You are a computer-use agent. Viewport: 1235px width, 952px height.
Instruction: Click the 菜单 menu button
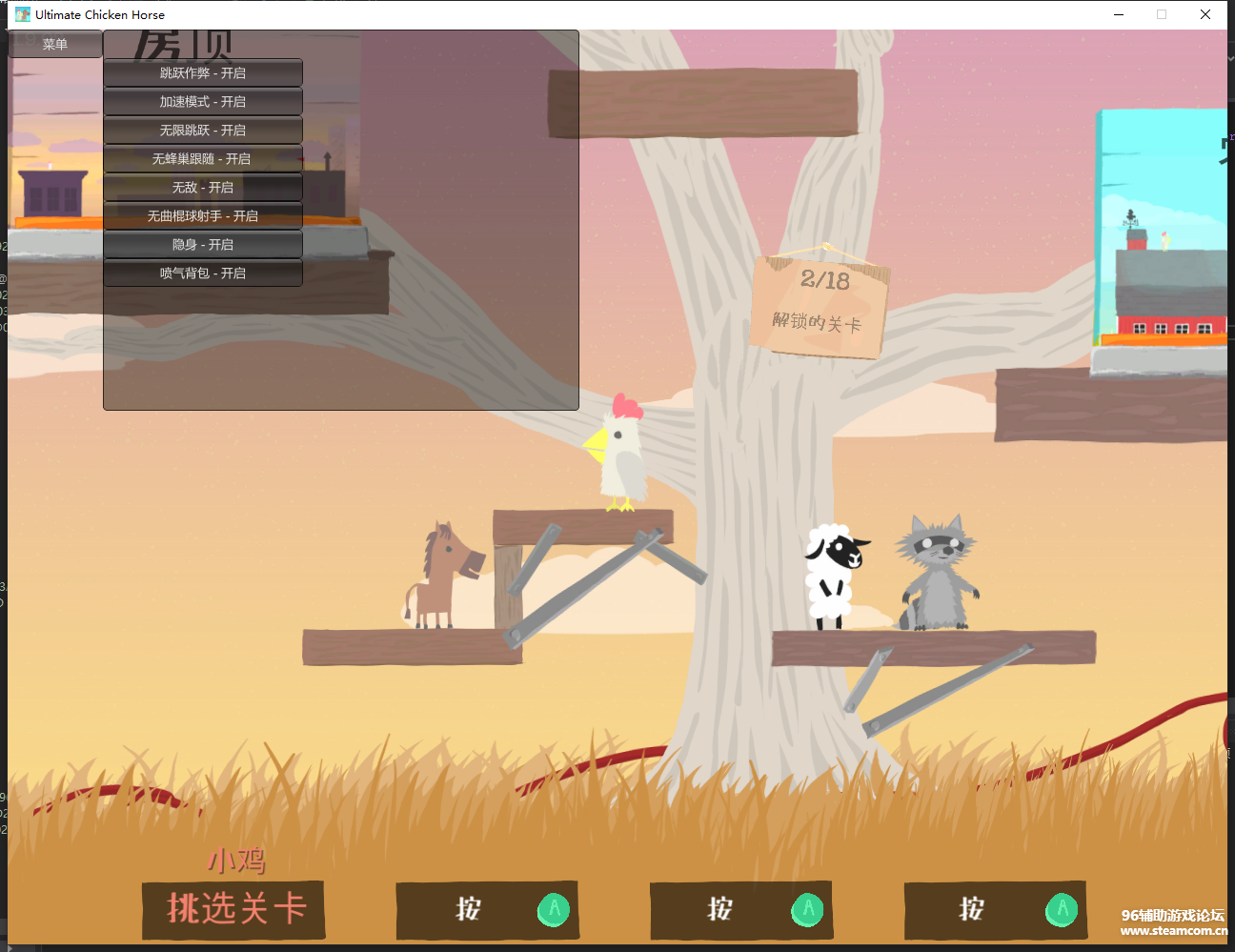(55, 44)
